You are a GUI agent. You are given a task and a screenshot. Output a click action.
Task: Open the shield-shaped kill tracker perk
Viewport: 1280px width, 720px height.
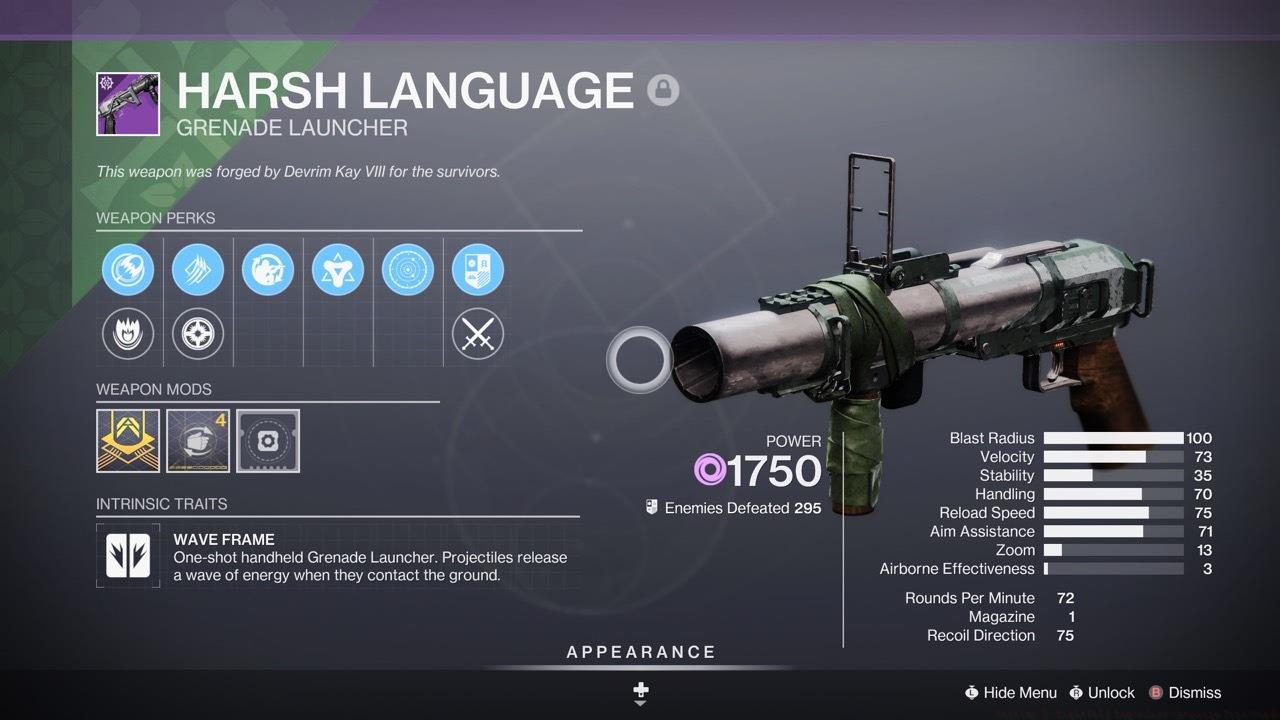[478, 269]
